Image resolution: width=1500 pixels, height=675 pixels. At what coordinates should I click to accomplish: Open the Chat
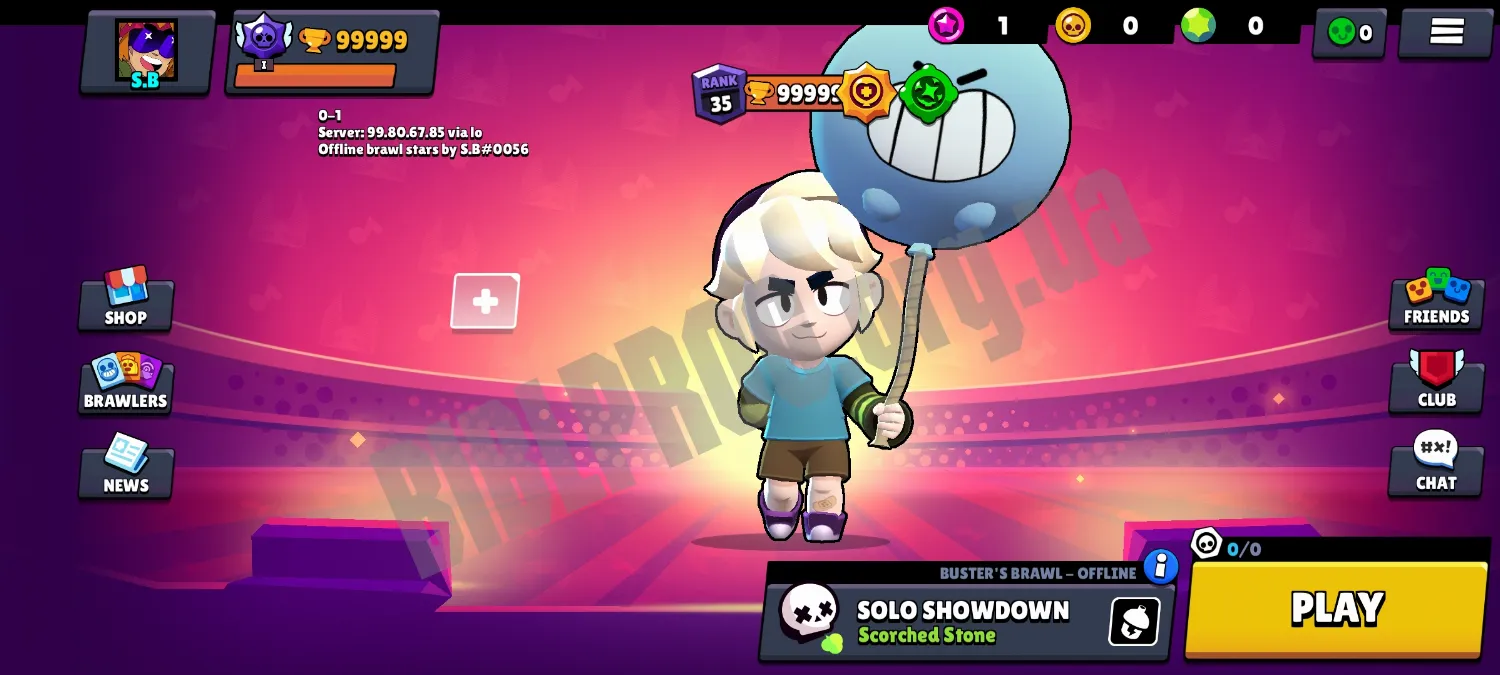(1436, 465)
